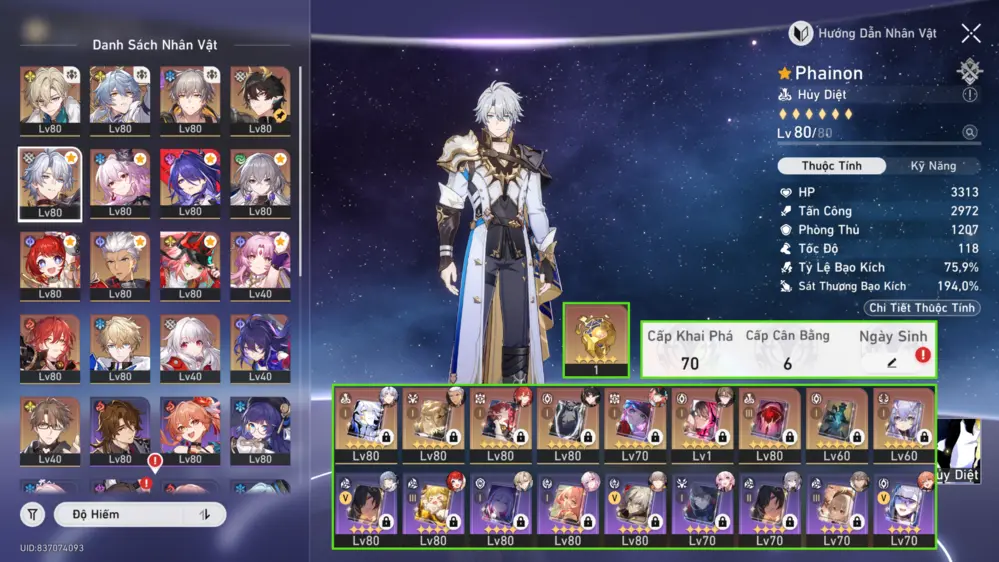Image resolution: width=999 pixels, height=562 pixels.
Task: Click the info icon beside Hủy Diệt
Action: (969, 95)
